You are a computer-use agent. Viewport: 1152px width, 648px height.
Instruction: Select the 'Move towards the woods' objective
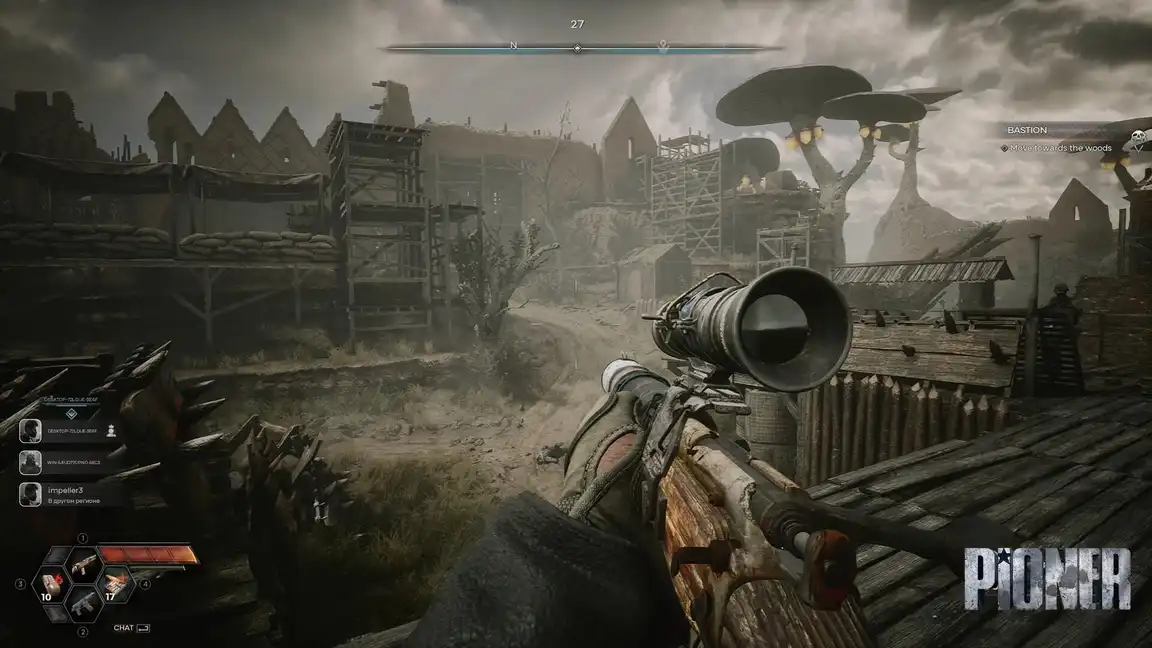(1062, 148)
